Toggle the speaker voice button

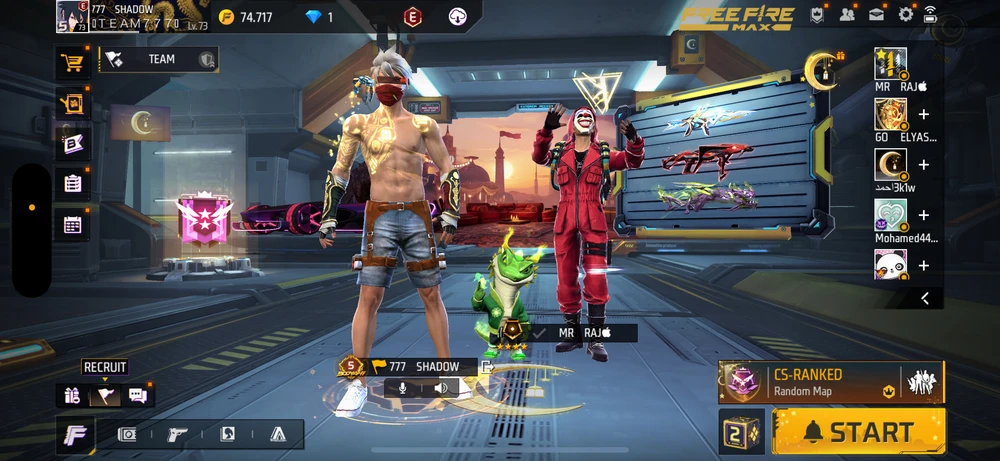click(439, 388)
